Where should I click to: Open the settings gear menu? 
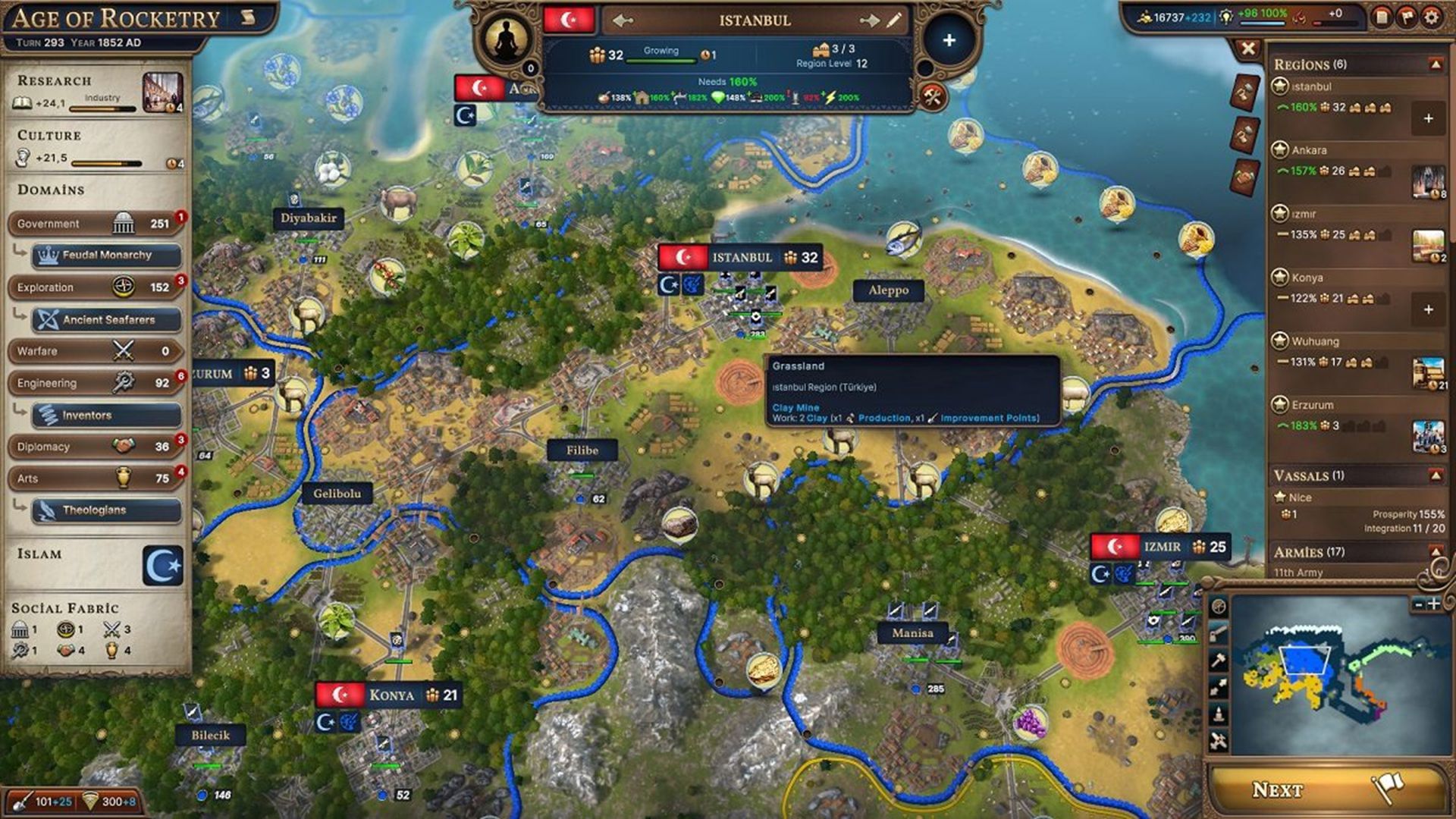(x=1431, y=17)
